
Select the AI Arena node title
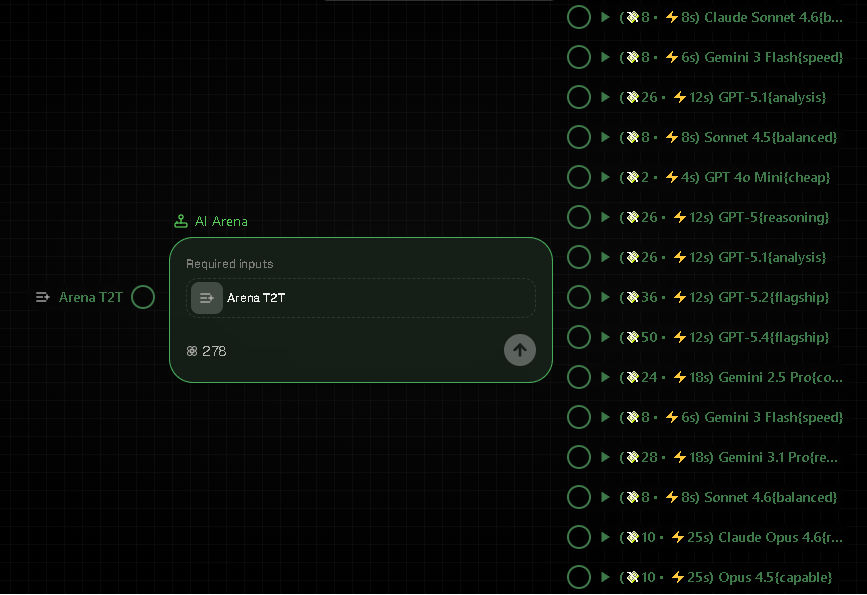221,221
